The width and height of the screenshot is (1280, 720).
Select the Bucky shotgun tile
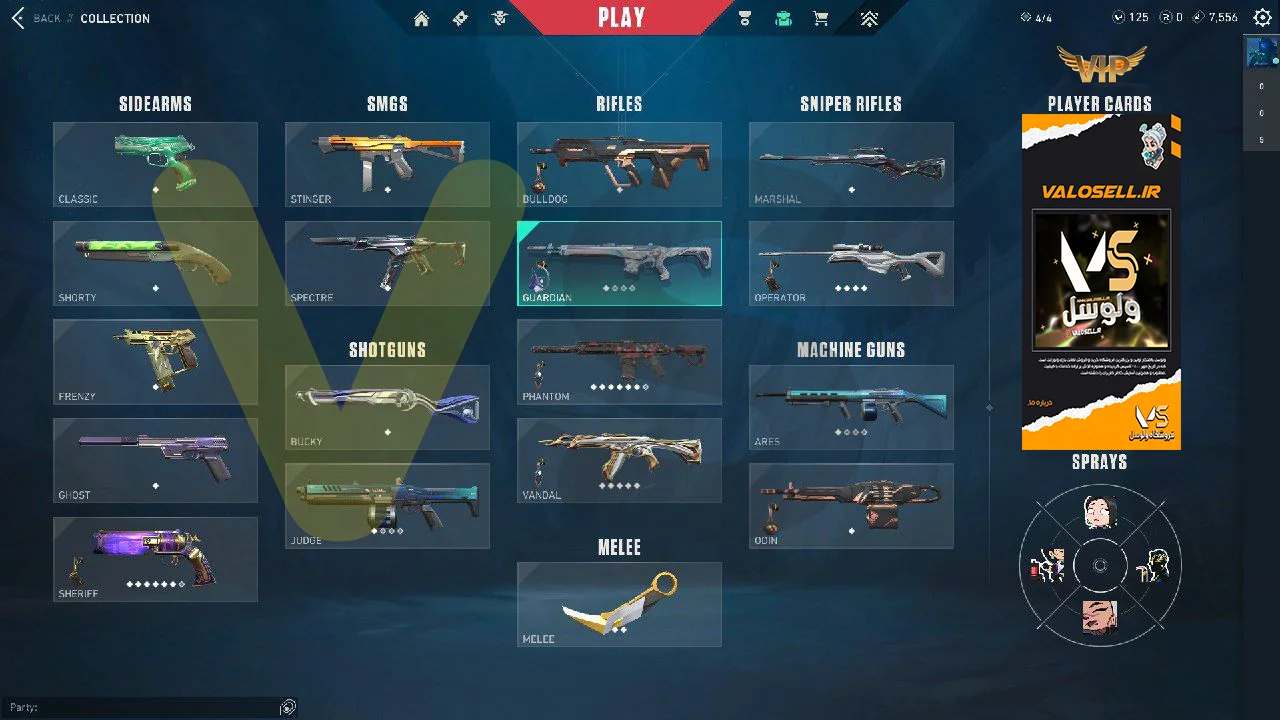[x=387, y=407]
